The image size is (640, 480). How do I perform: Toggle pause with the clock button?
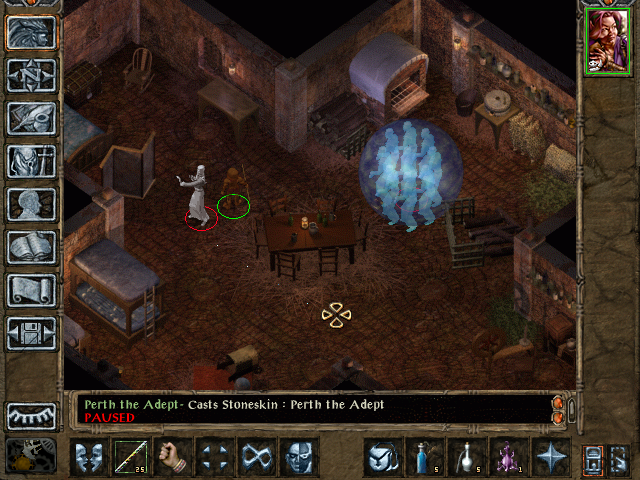(29, 456)
